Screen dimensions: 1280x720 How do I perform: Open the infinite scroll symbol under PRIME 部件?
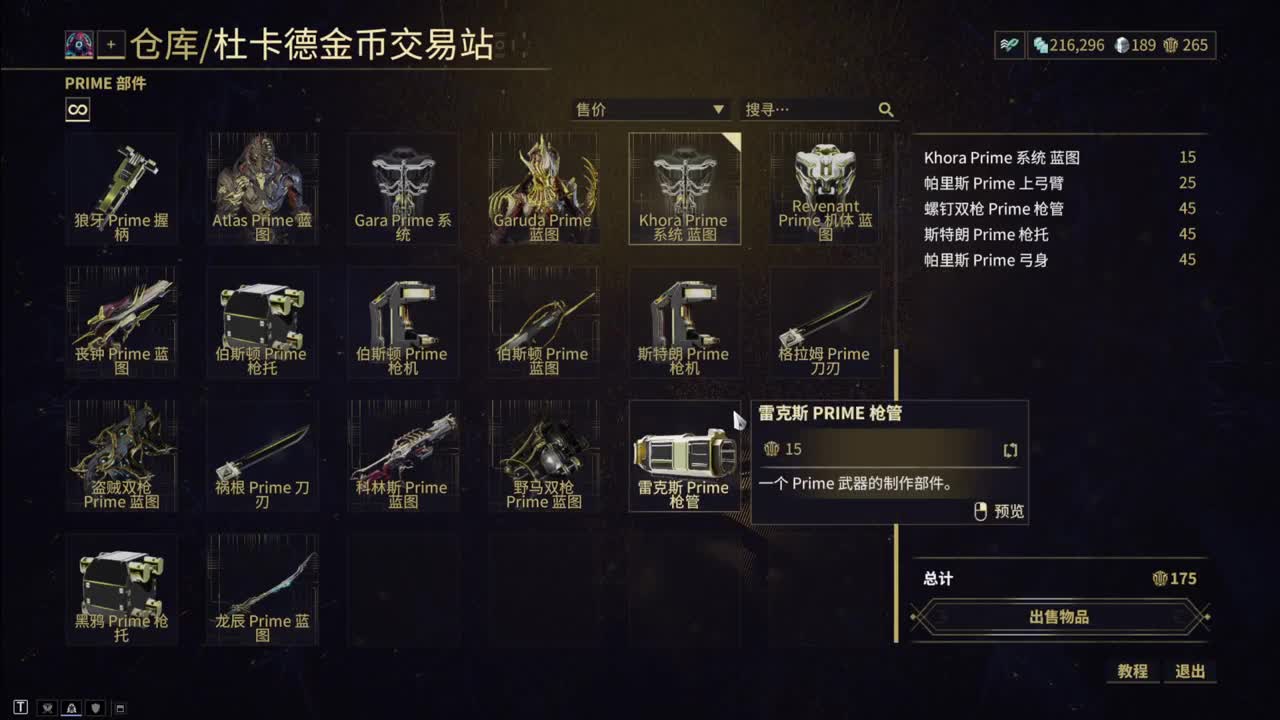75,110
